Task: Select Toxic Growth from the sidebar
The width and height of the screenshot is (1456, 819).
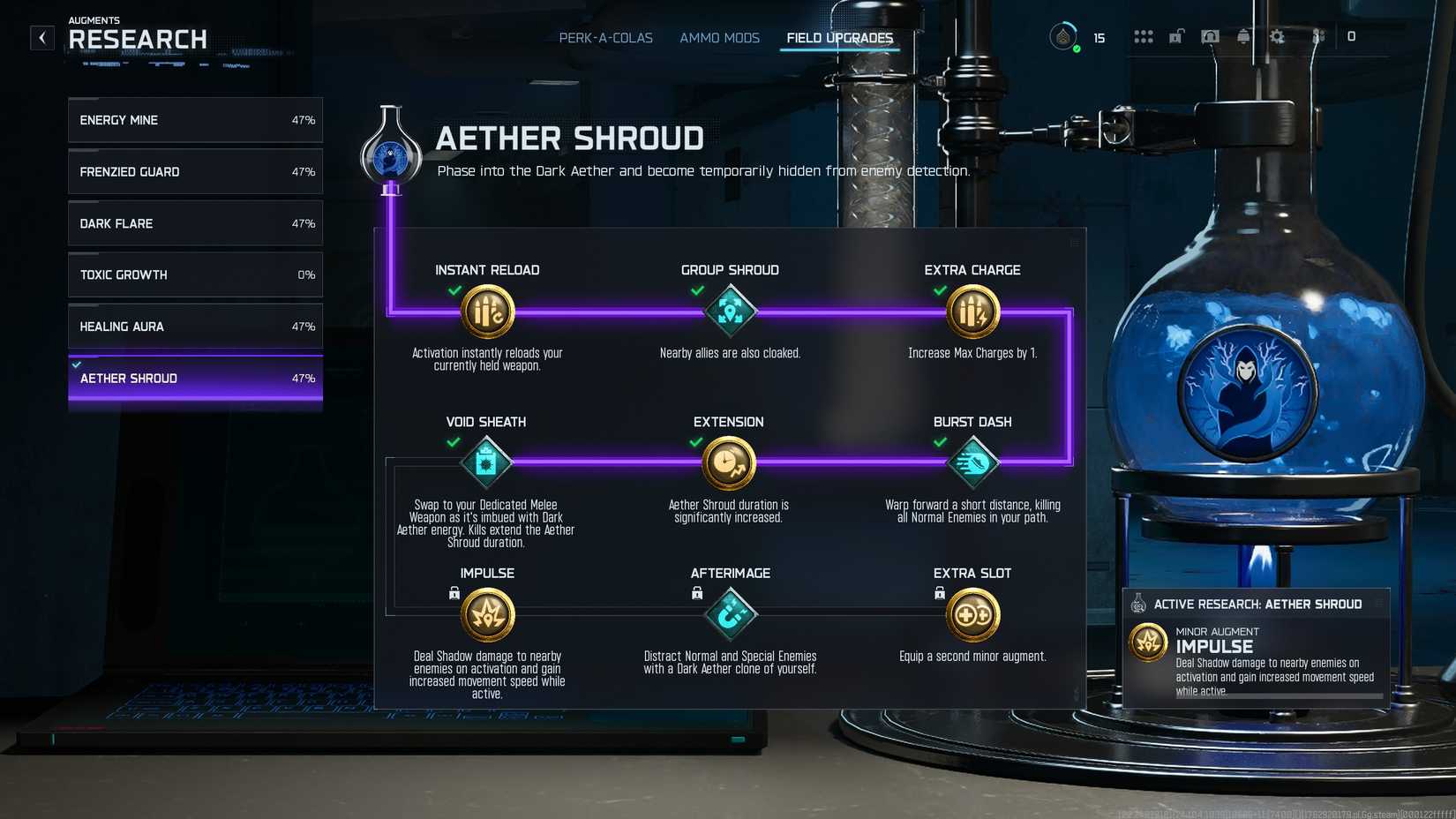Action: click(x=194, y=274)
